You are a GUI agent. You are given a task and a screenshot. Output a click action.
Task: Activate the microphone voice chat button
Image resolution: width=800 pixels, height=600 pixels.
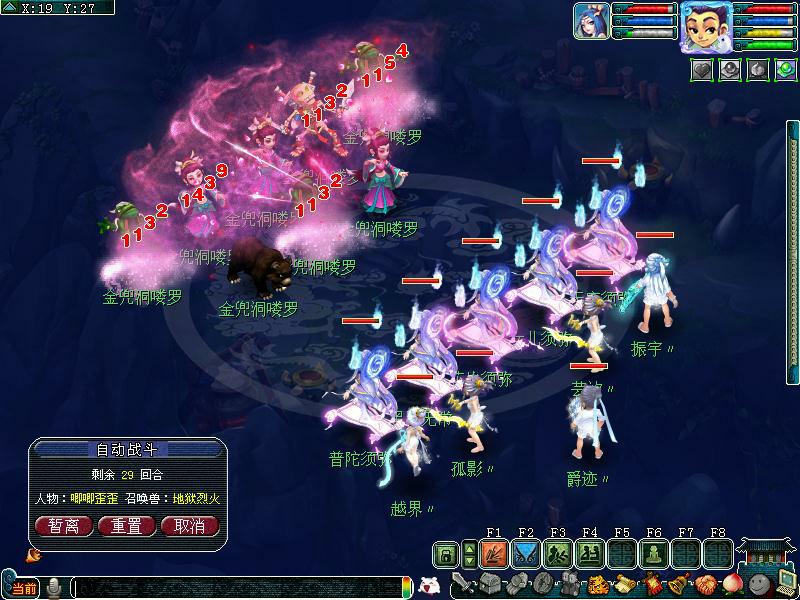(55, 588)
